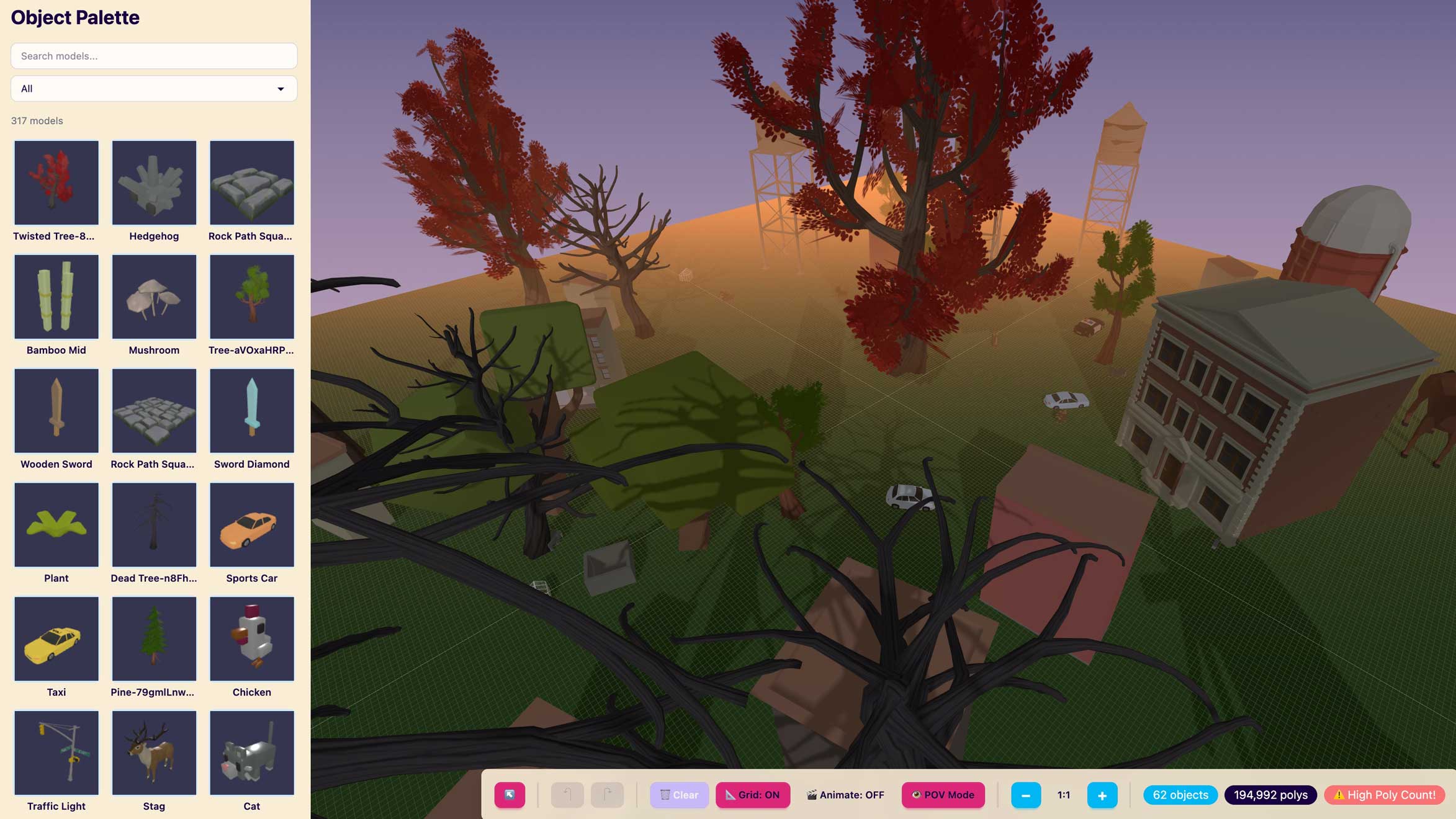Click the redo arrow icon
Viewport: 1456px width, 819px height.
tap(606, 795)
